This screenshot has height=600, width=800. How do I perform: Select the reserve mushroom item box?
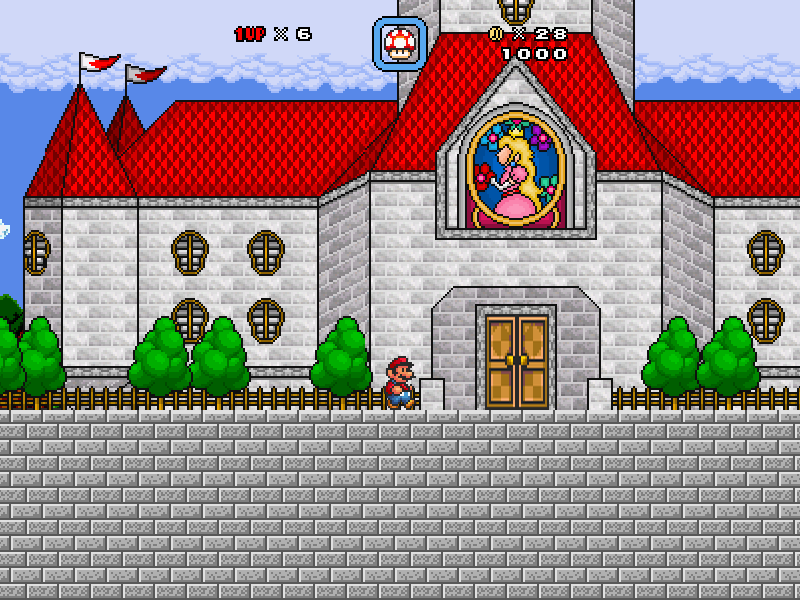[400, 44]
